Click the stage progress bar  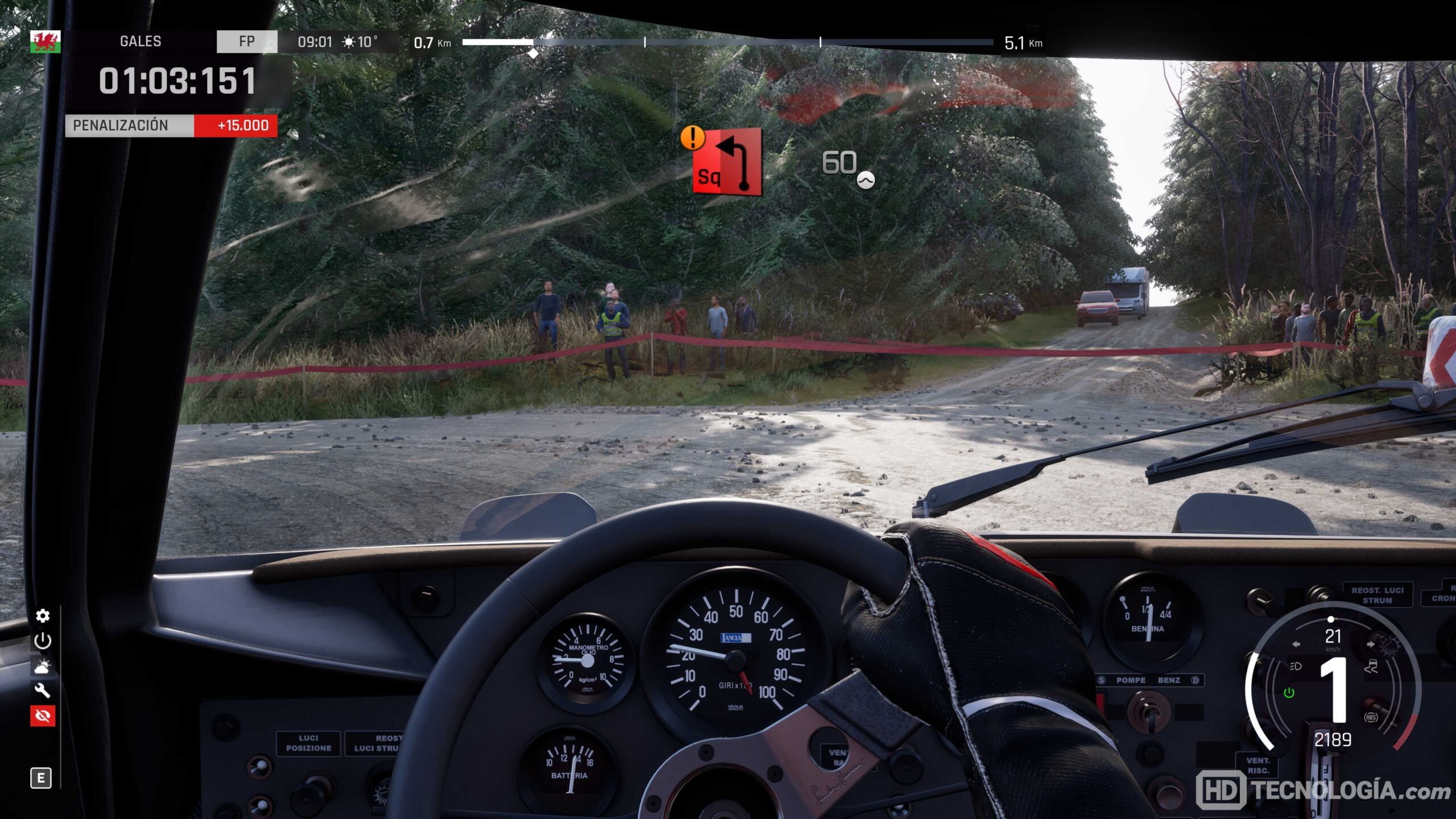point(727,42)
